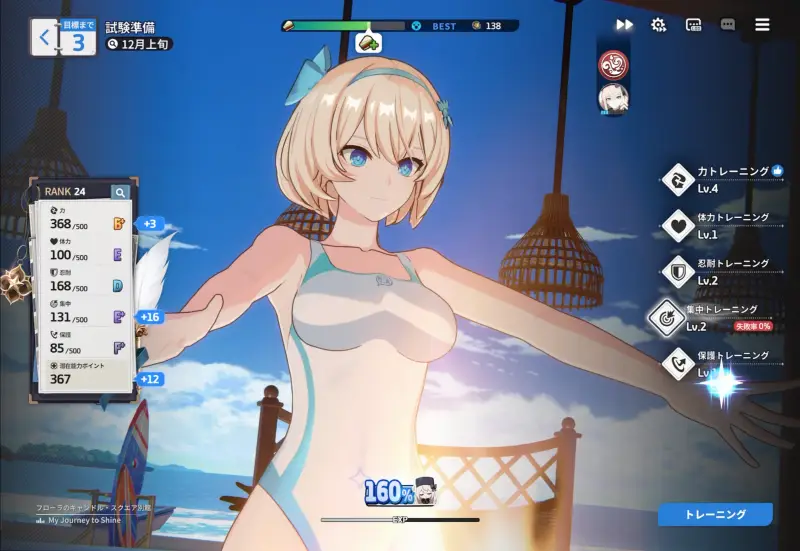This screenshot has width=800, height=551.
Task: Go back with the arrow button
Action: click(44, 39)
